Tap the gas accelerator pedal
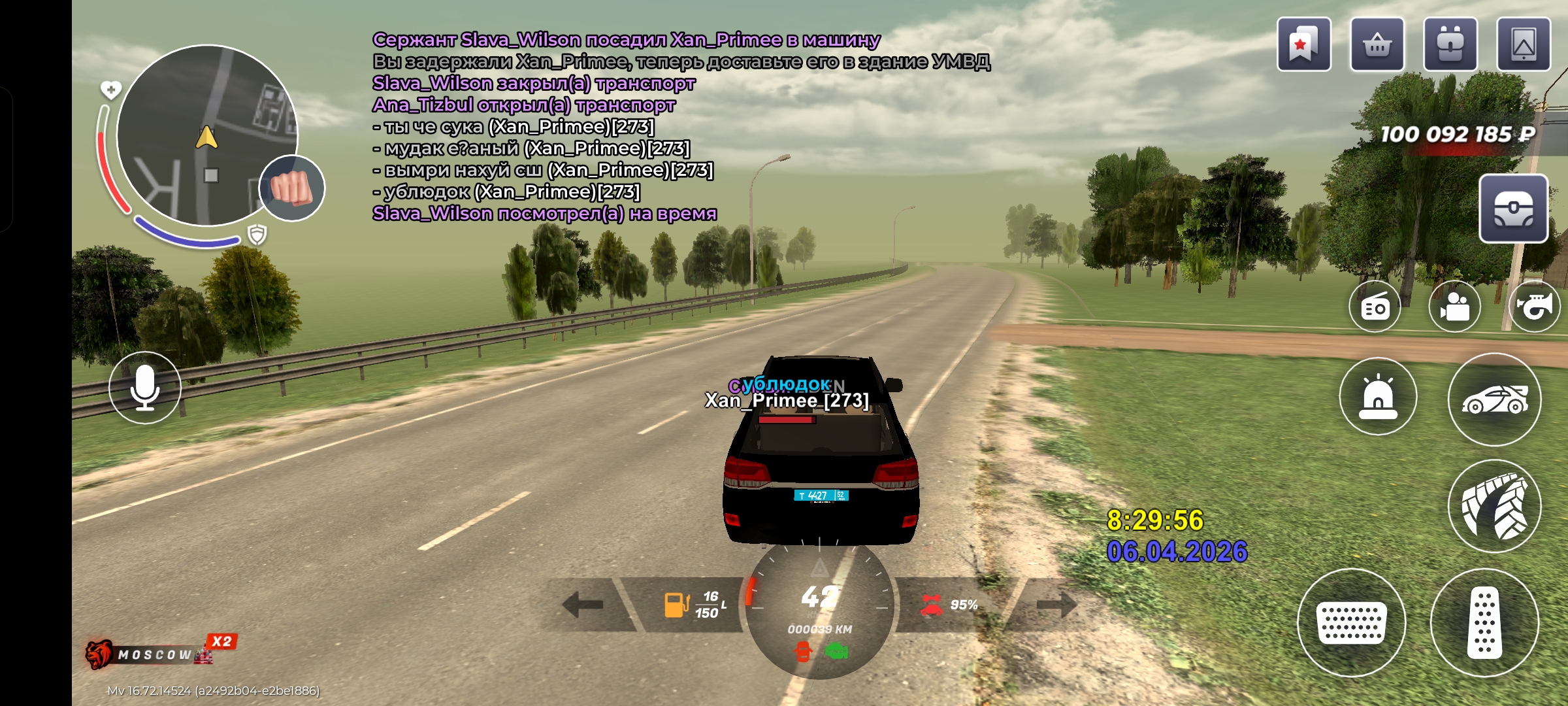Image resolution: width=1568 pixels, height=706 pixels. (1484, 622)
